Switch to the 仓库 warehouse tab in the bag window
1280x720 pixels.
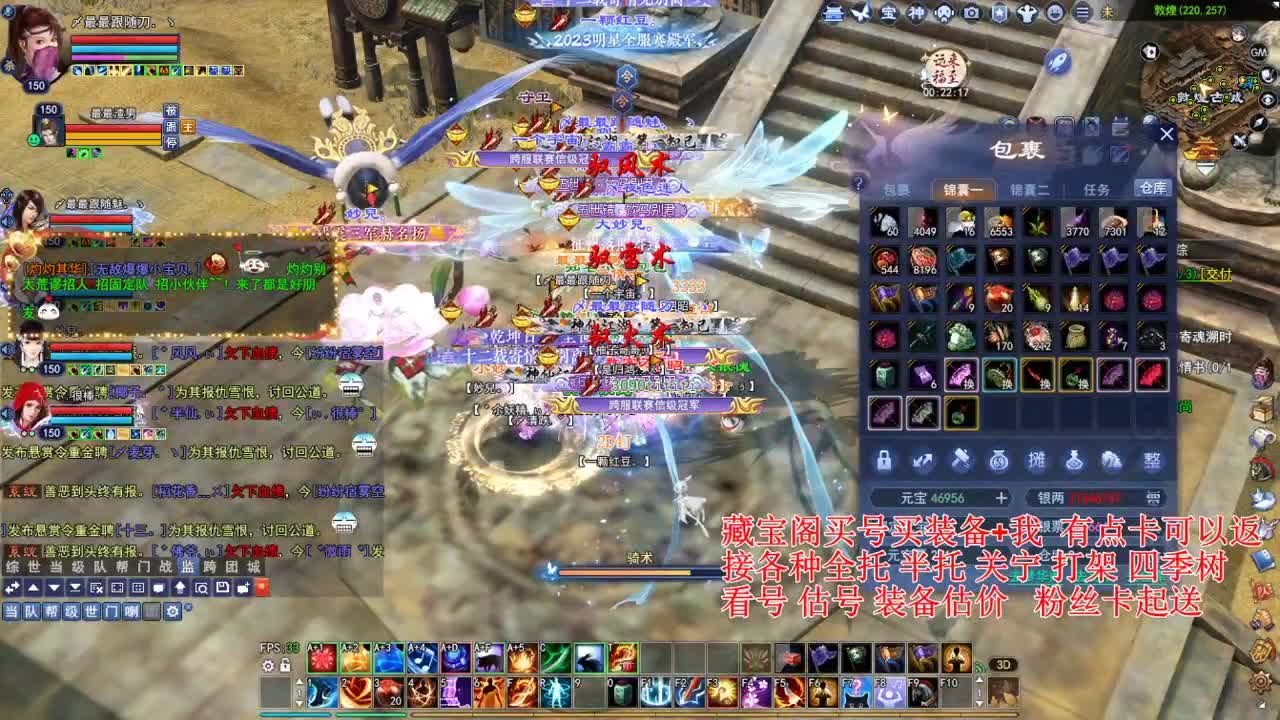pyautogui.click(x=1153, y=187)
